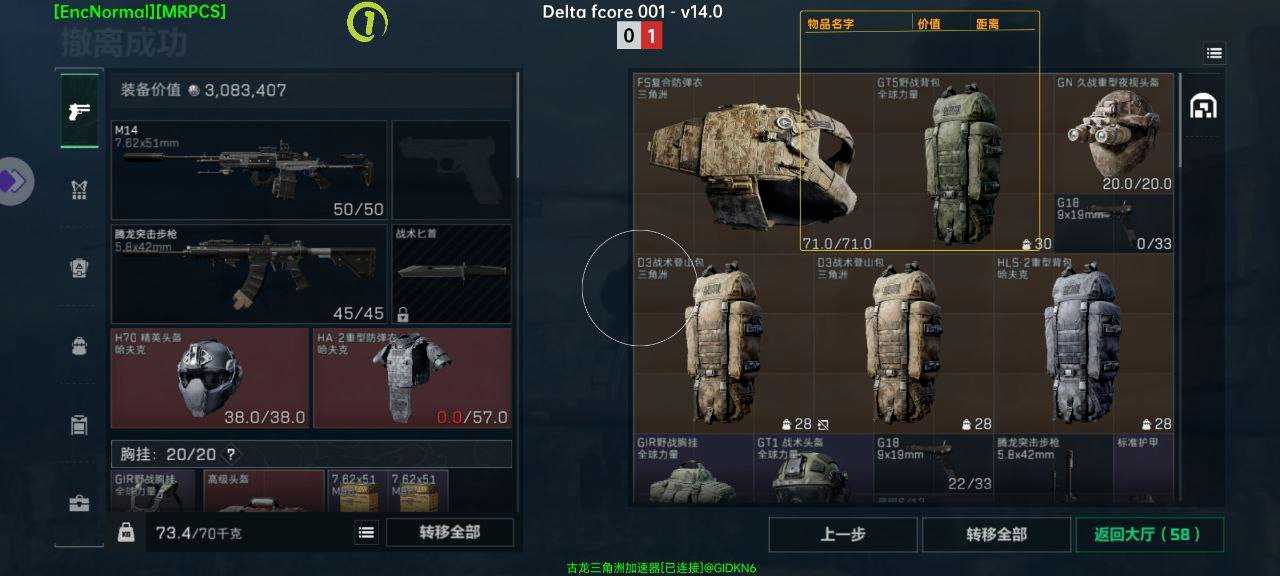
Task: Click the purple arrow overlay button
Action: [x=14, y=181]
